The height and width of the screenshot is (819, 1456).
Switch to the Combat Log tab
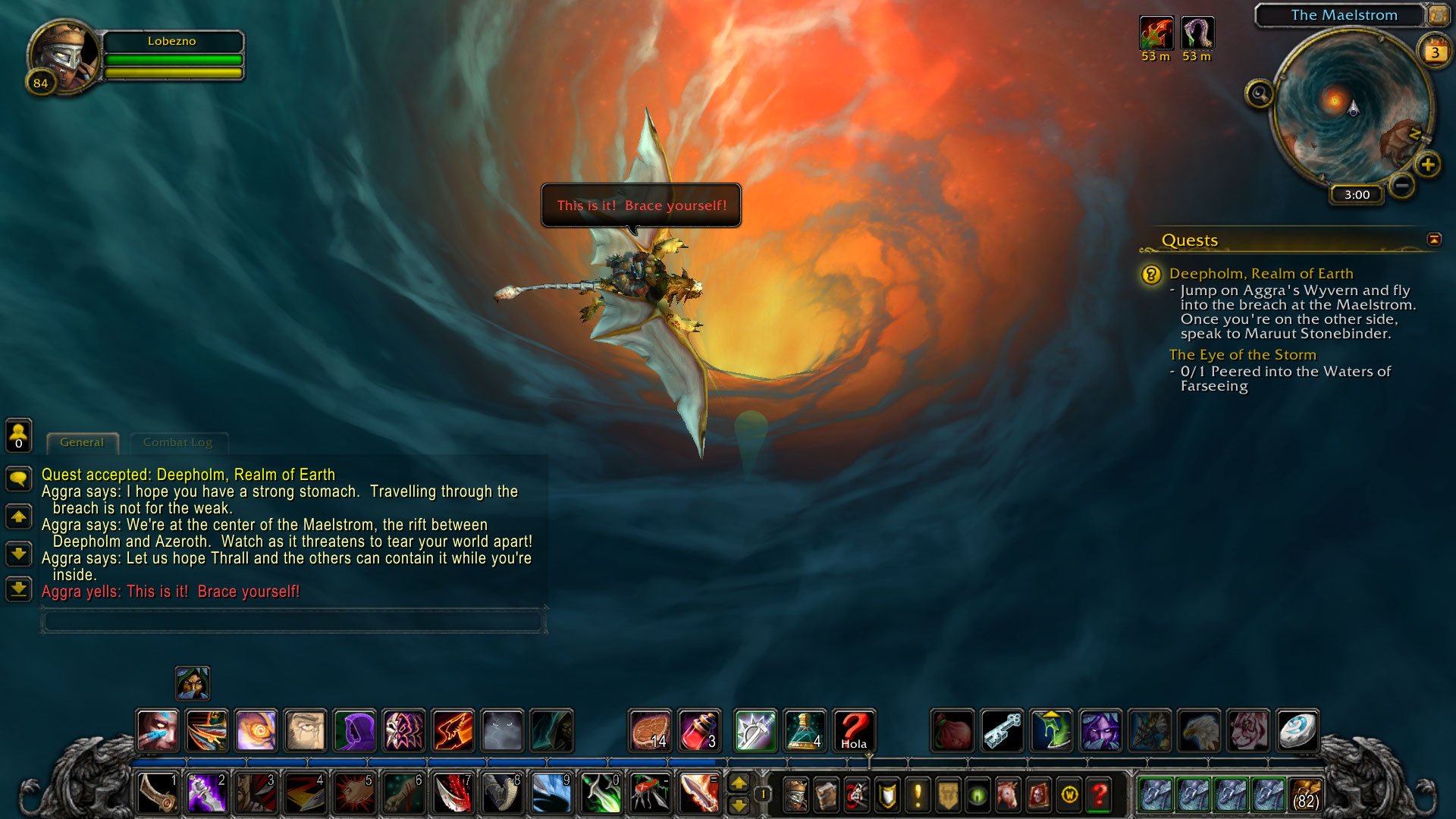177,442
